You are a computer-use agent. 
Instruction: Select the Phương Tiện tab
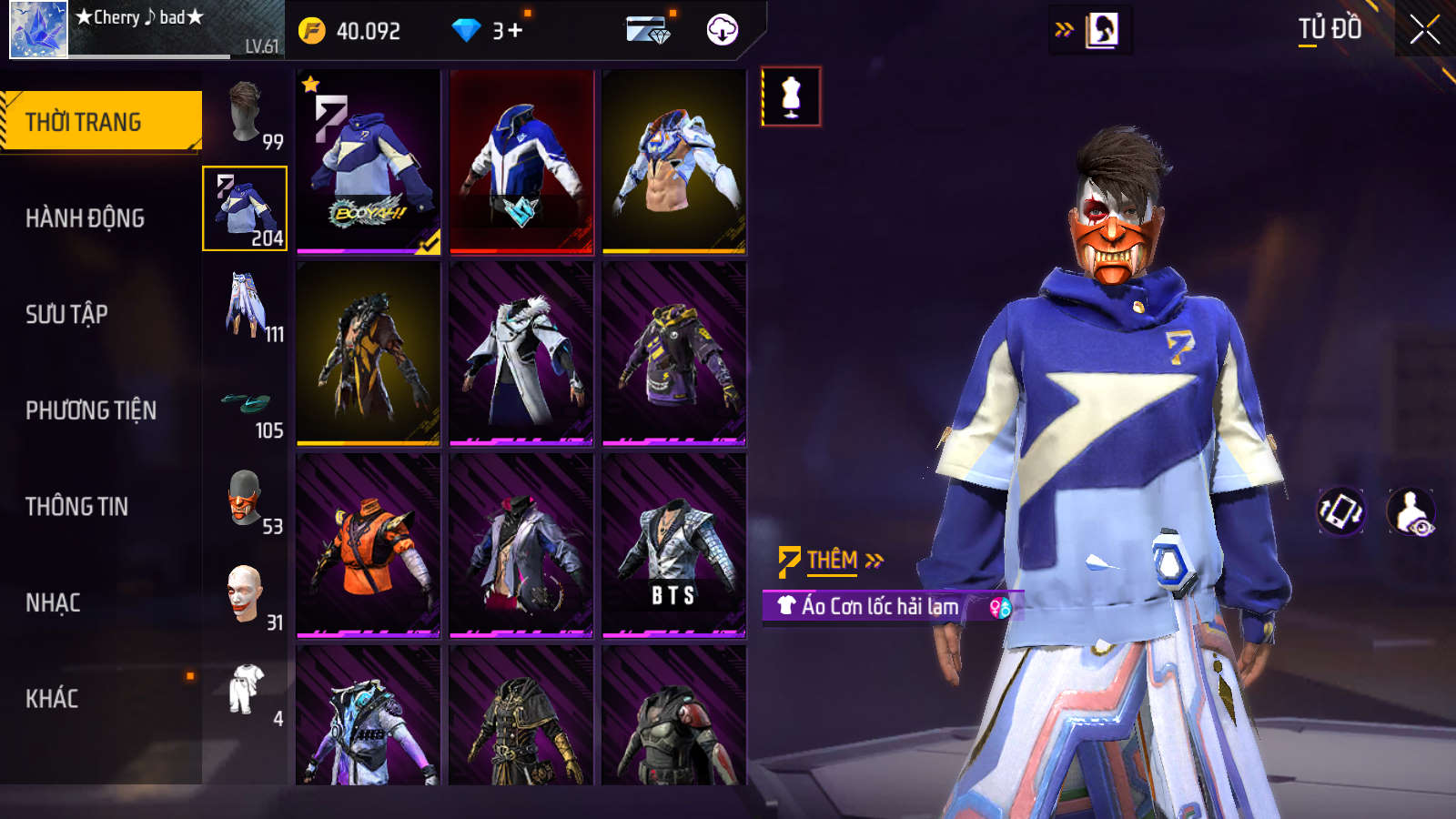[91, 410]
